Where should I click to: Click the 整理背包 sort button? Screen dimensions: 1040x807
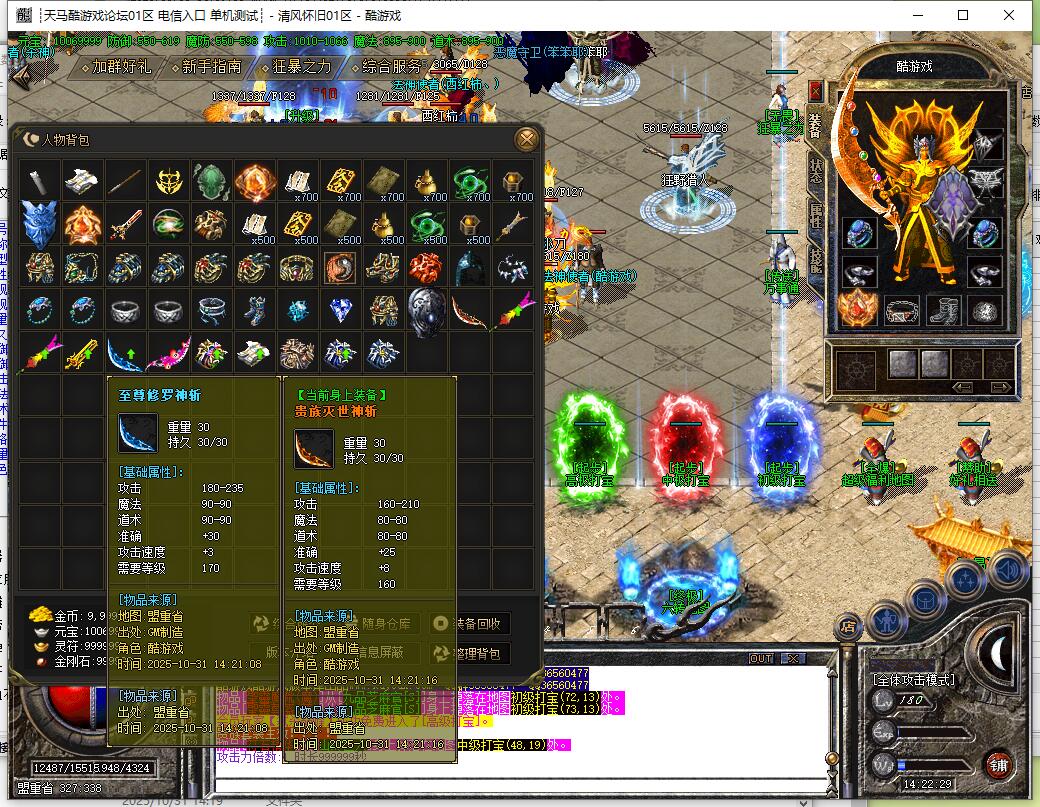click(x=469, y=654)
